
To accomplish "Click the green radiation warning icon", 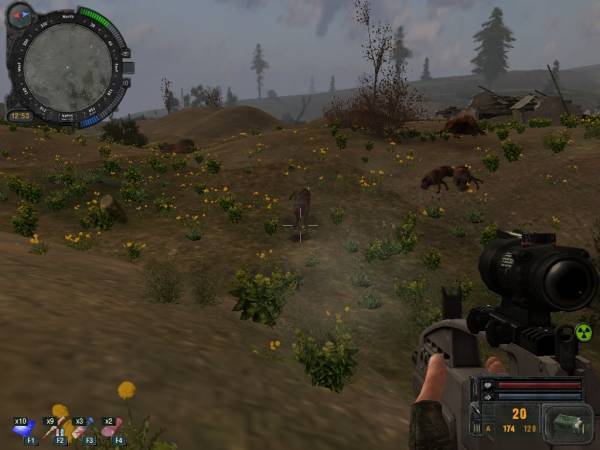I will [x=584, y=333].
